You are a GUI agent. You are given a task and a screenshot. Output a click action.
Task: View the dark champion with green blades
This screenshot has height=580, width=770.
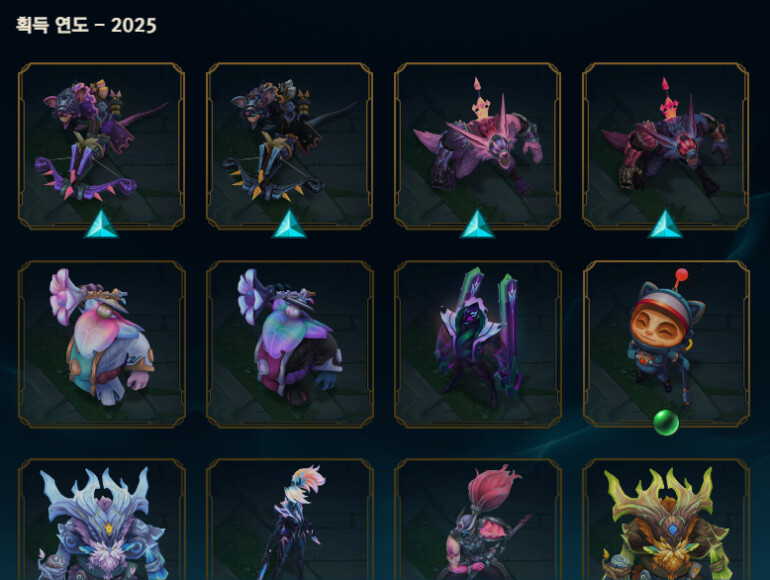(x=477, y=343)
